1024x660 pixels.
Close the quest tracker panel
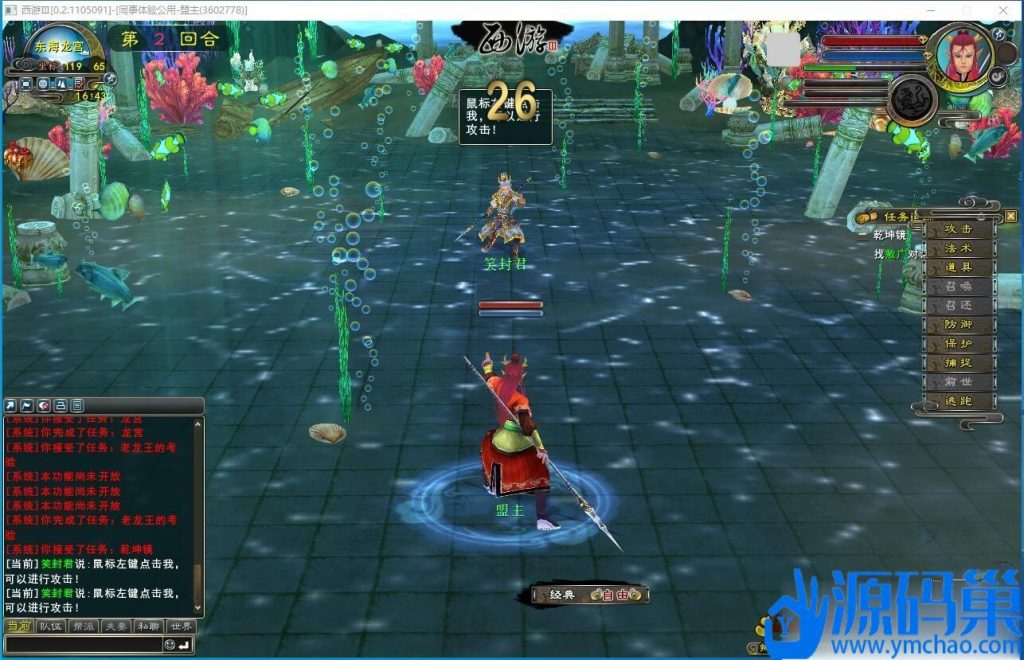tap(1010, 215)
